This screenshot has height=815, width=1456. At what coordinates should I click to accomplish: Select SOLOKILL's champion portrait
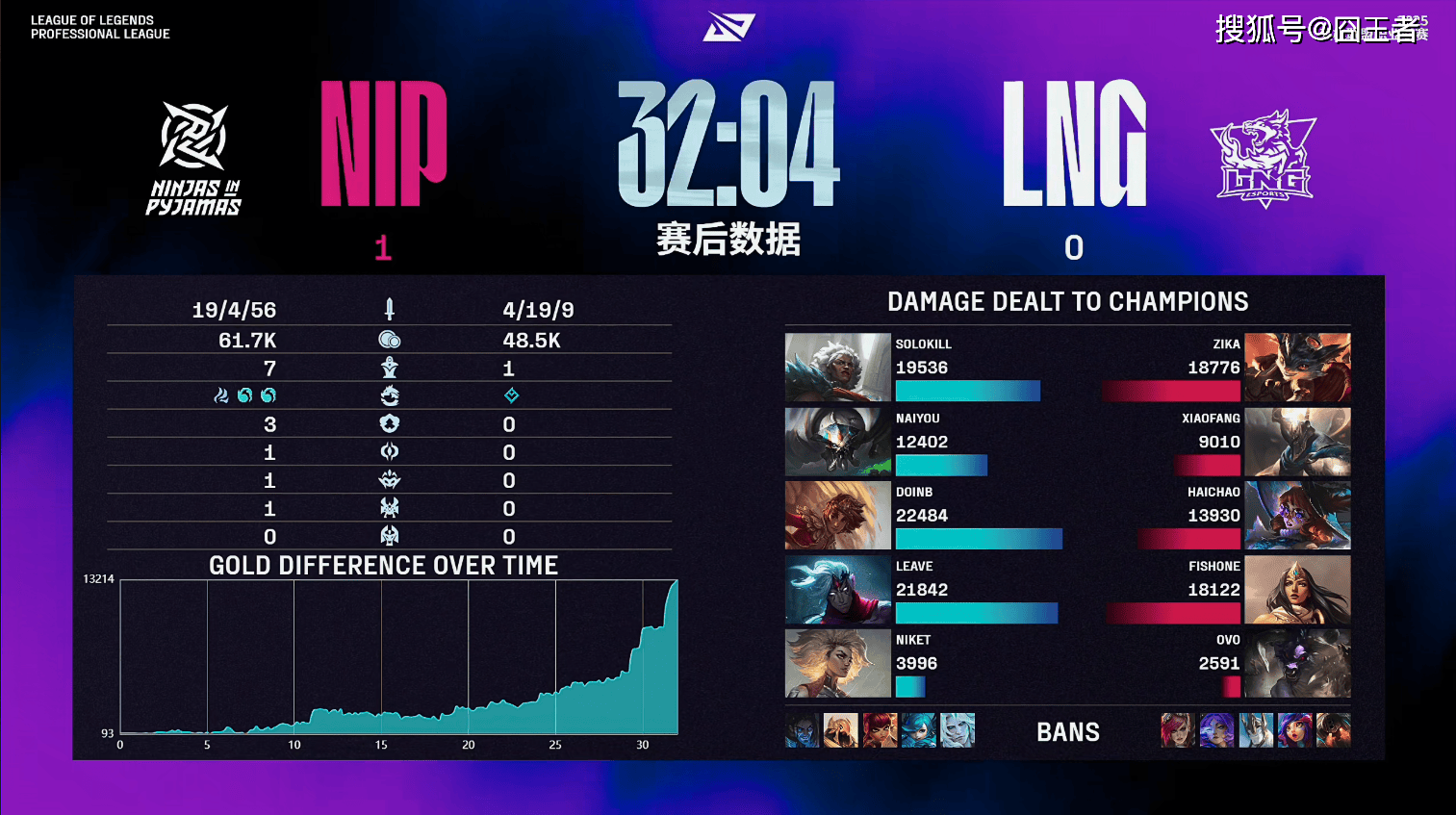pyautogui.click(x=837, y=367)
